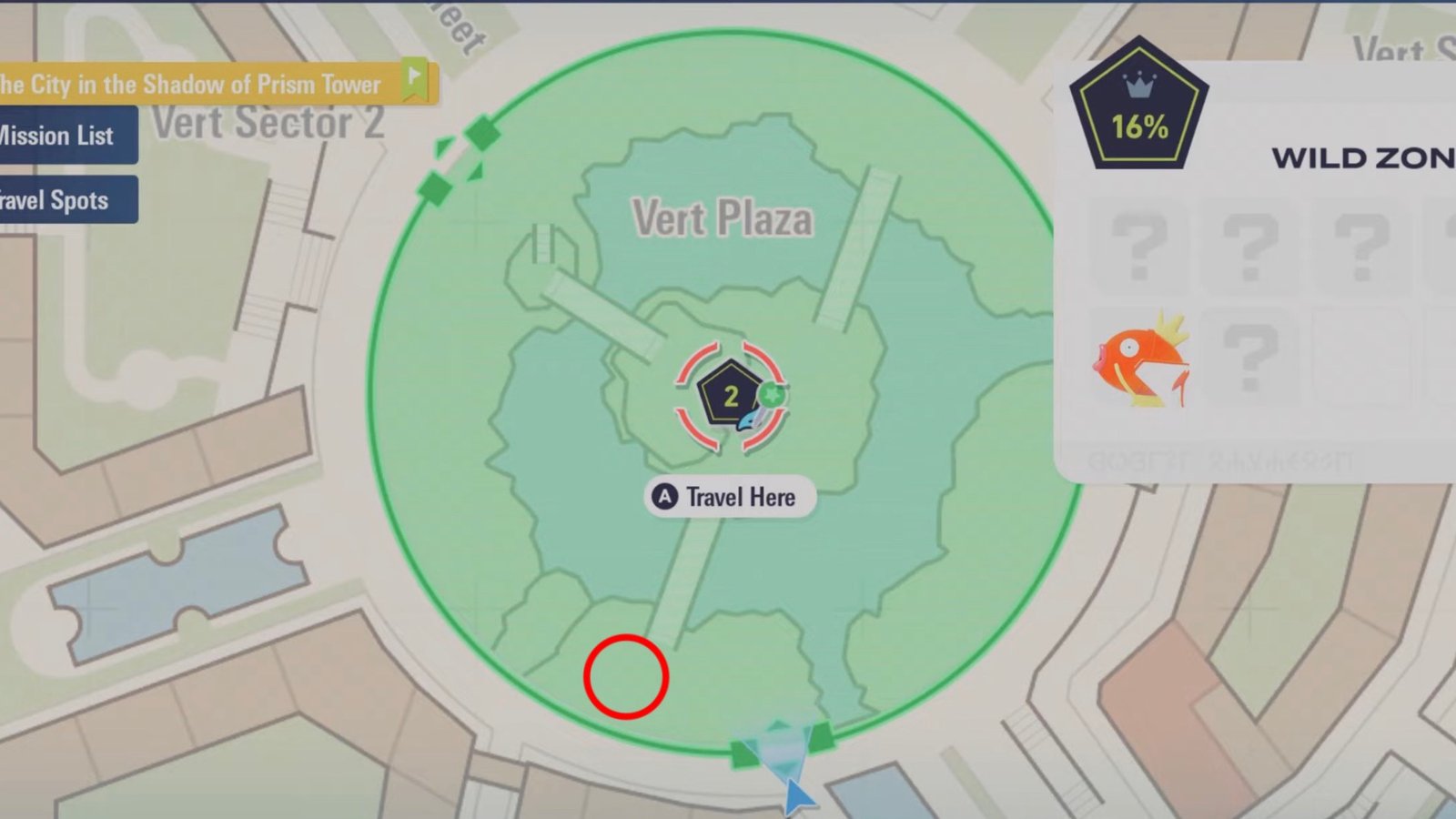The width and height of the screenshot is (1456, 819).
Task: Click inside the red circled map area
Action: [x=628, y=677]
